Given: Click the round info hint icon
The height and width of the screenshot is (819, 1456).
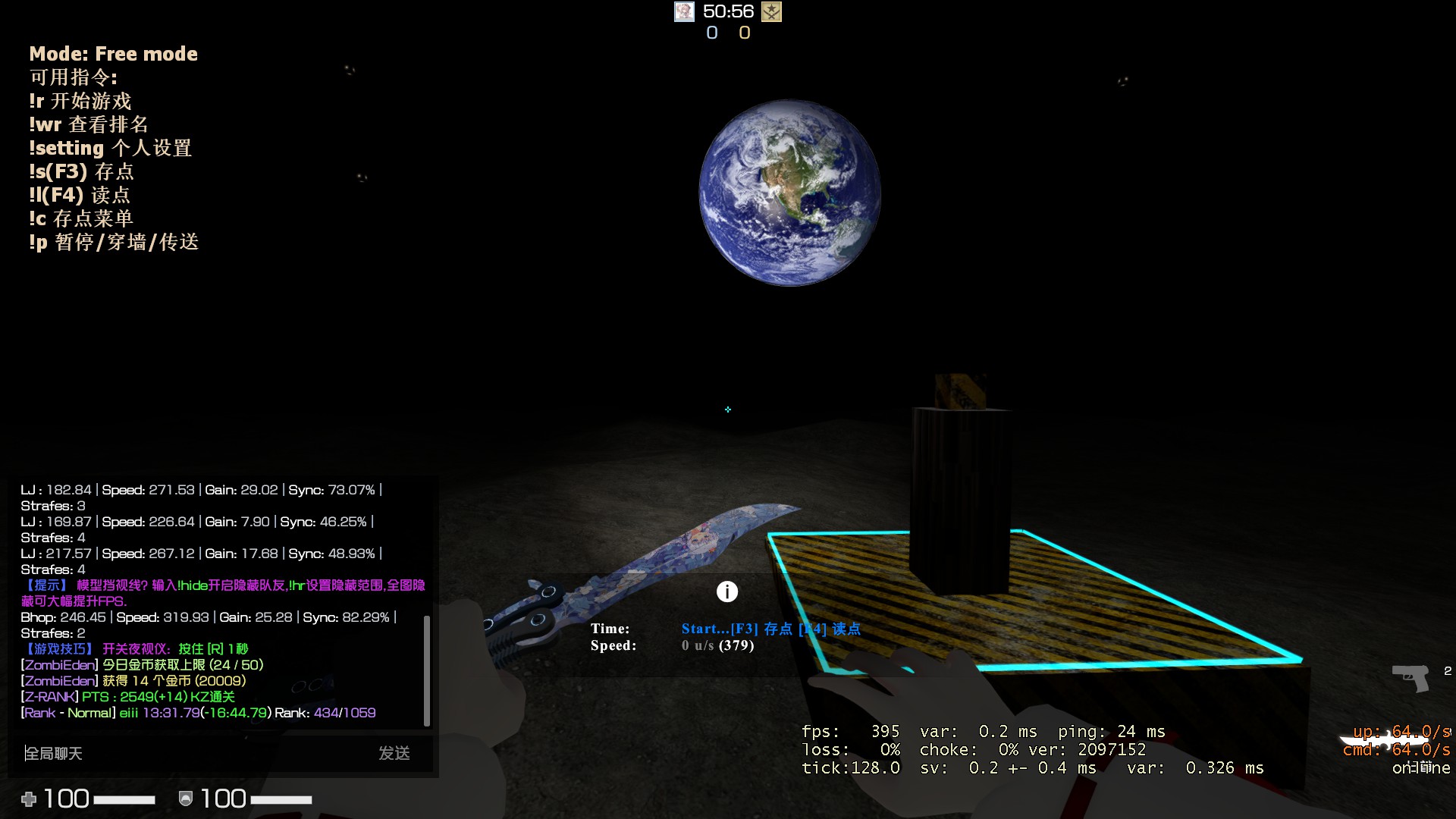Looking at the screenshot, I should pos(727,591).
